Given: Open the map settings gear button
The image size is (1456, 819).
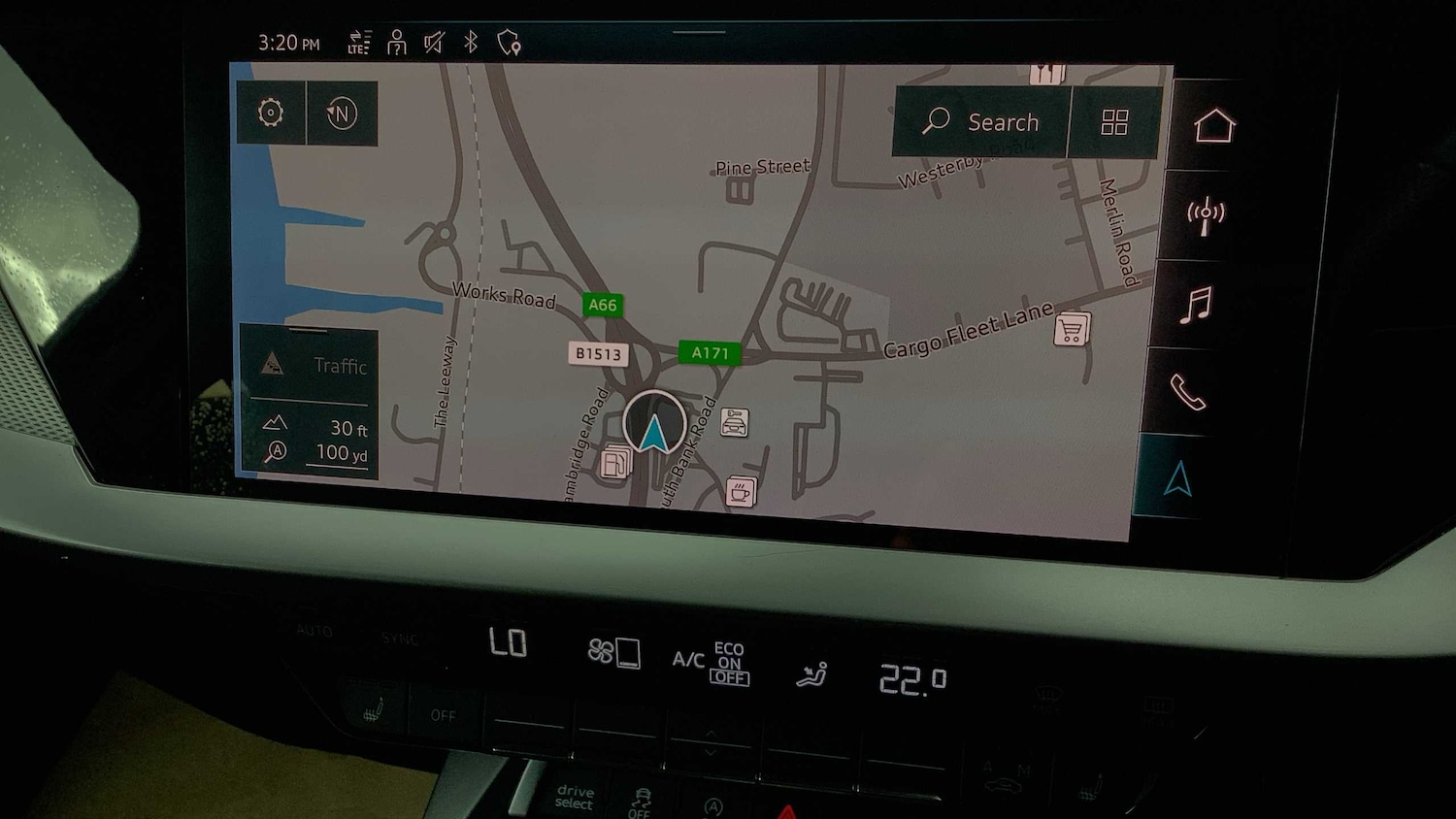Looking at the screenshot, I should pyautogui.click(x=271, y=113).
